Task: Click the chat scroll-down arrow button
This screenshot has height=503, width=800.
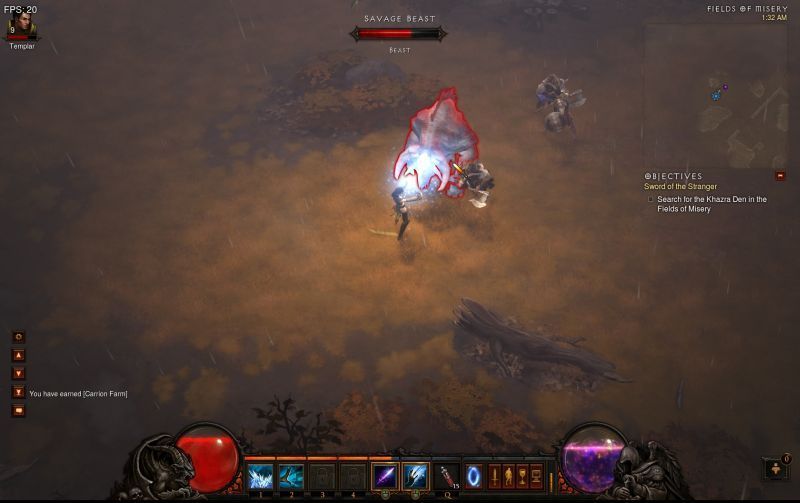Action: pyautogui.click(x=18, y=373)
